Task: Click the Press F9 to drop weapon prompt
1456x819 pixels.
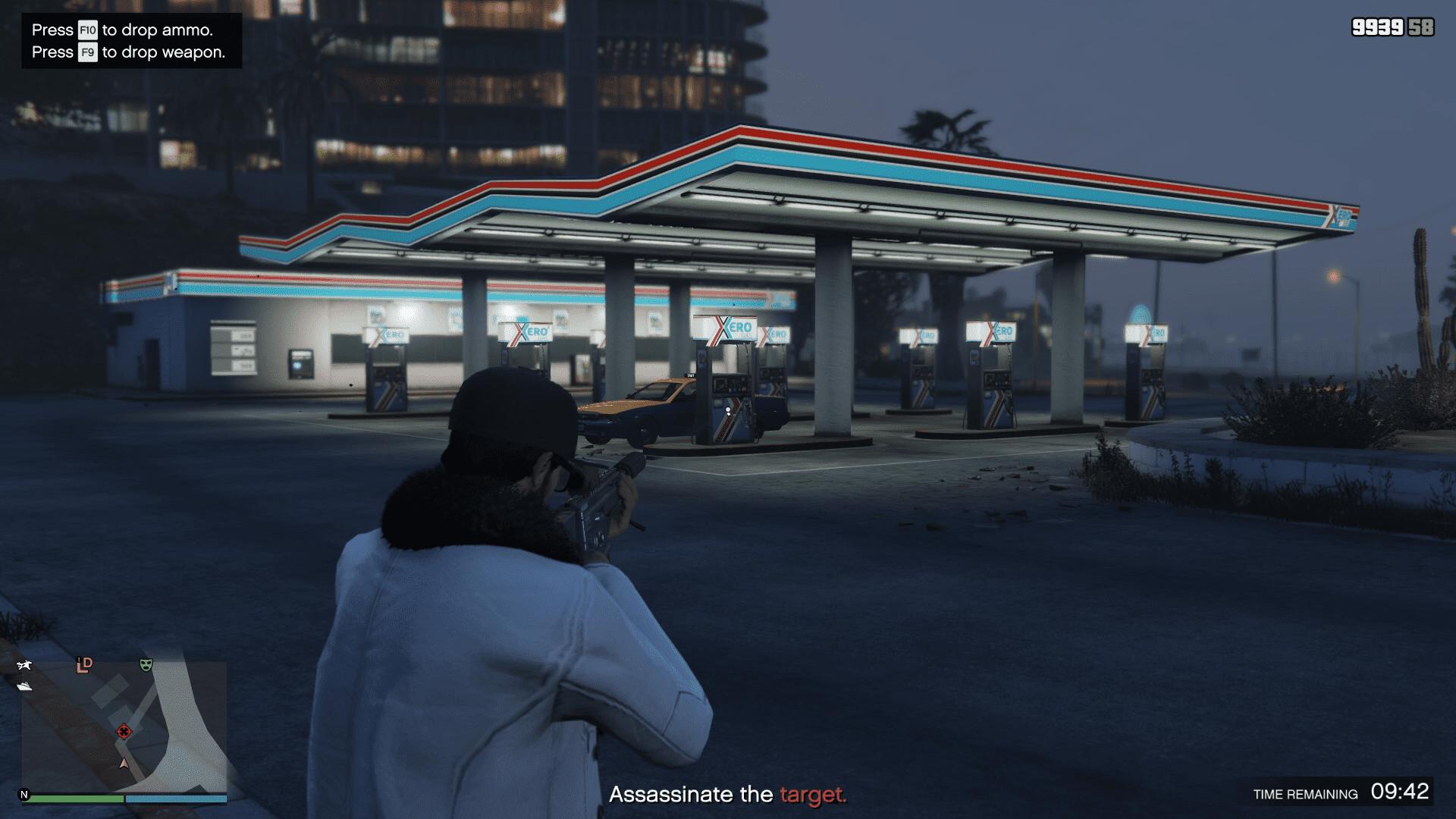Action: (127, 53)
